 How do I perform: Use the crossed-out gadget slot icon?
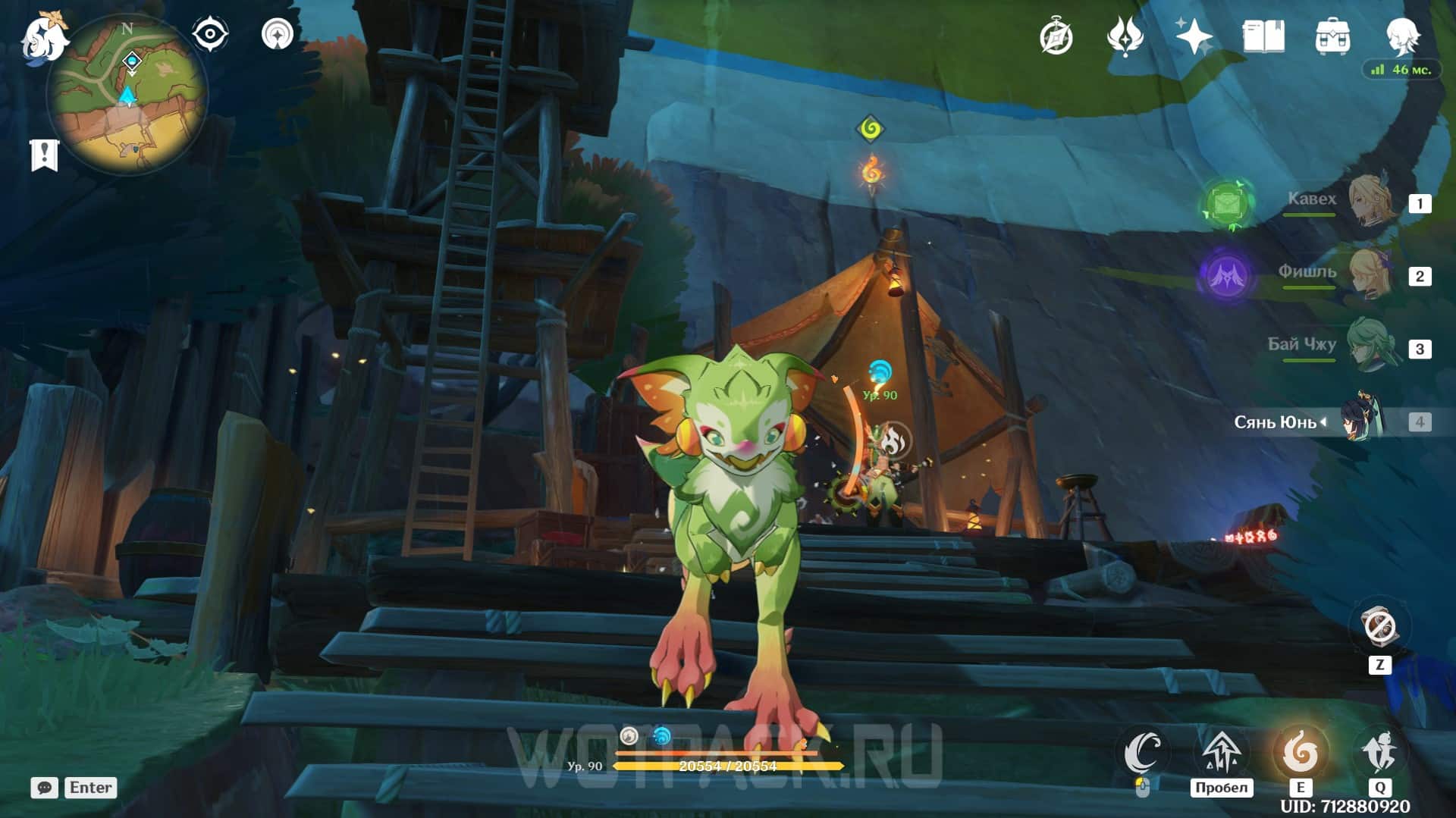click(x=1379, y=627)
